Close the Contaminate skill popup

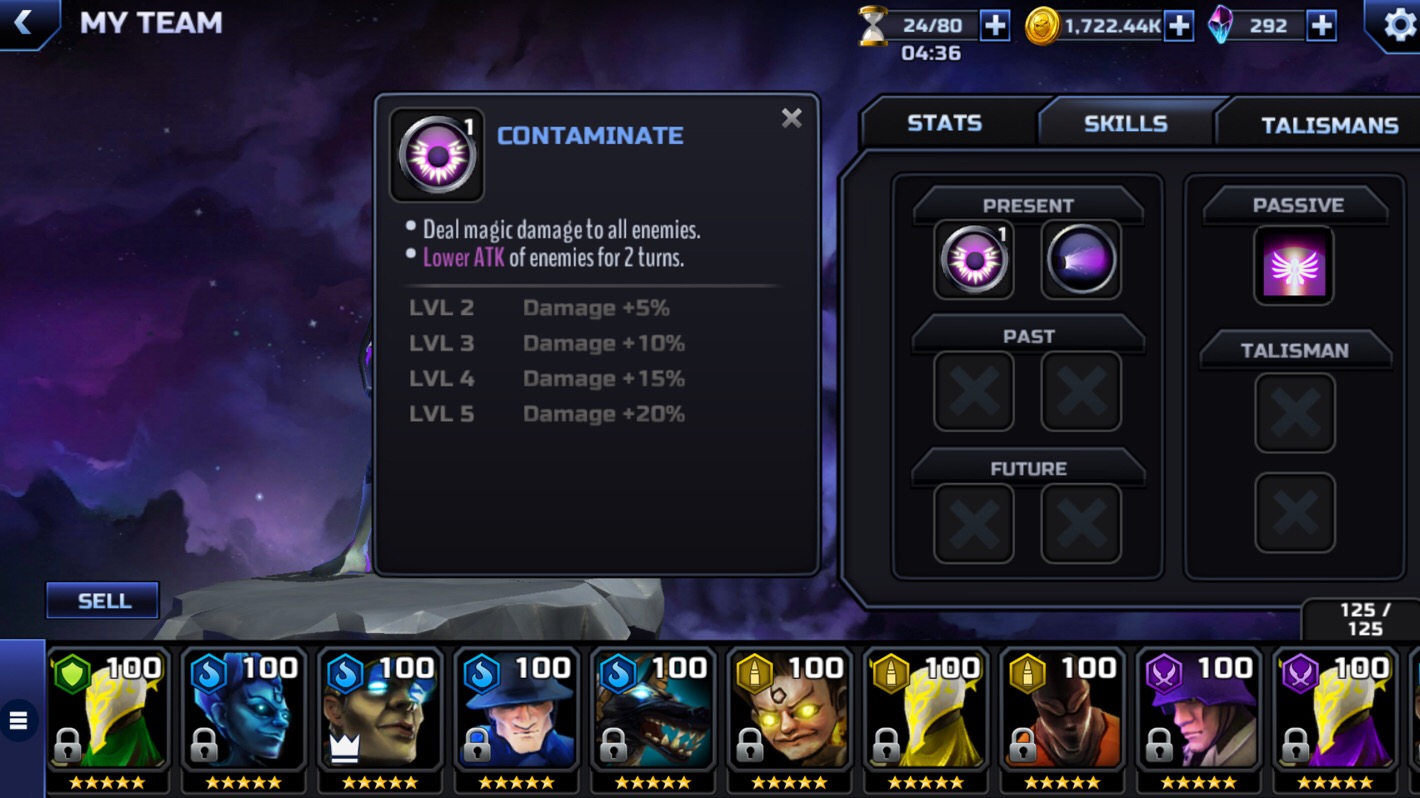pyautogui.click(x=791, y=119)
